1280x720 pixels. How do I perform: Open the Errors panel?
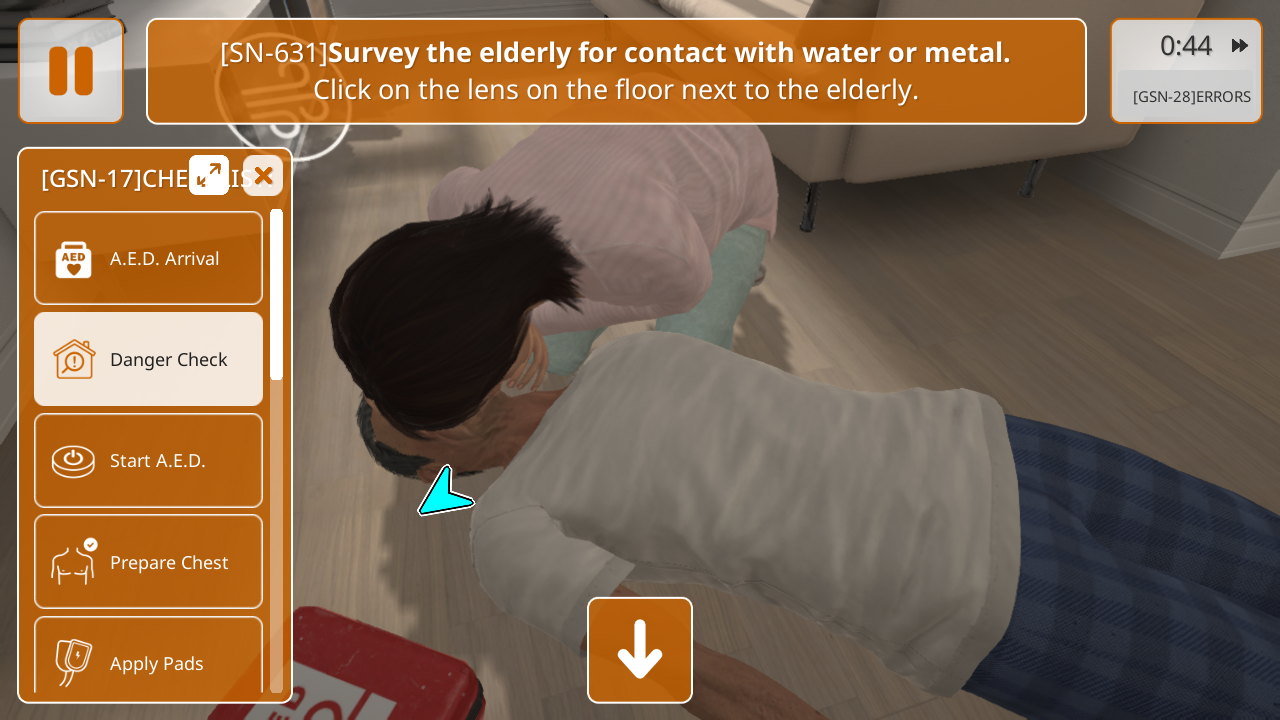1191,97
